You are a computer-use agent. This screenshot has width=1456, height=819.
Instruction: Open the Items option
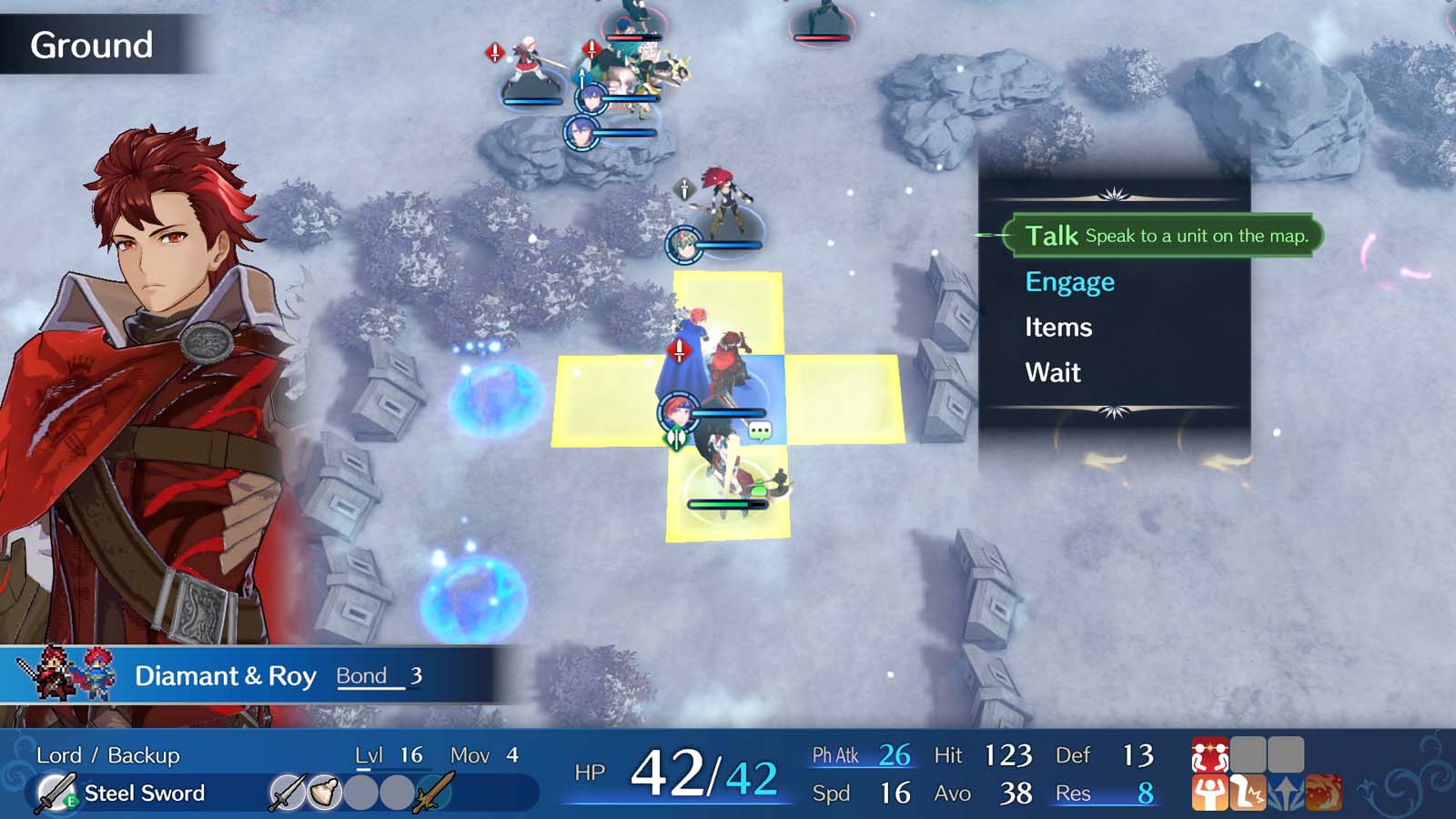point(1058,327)
